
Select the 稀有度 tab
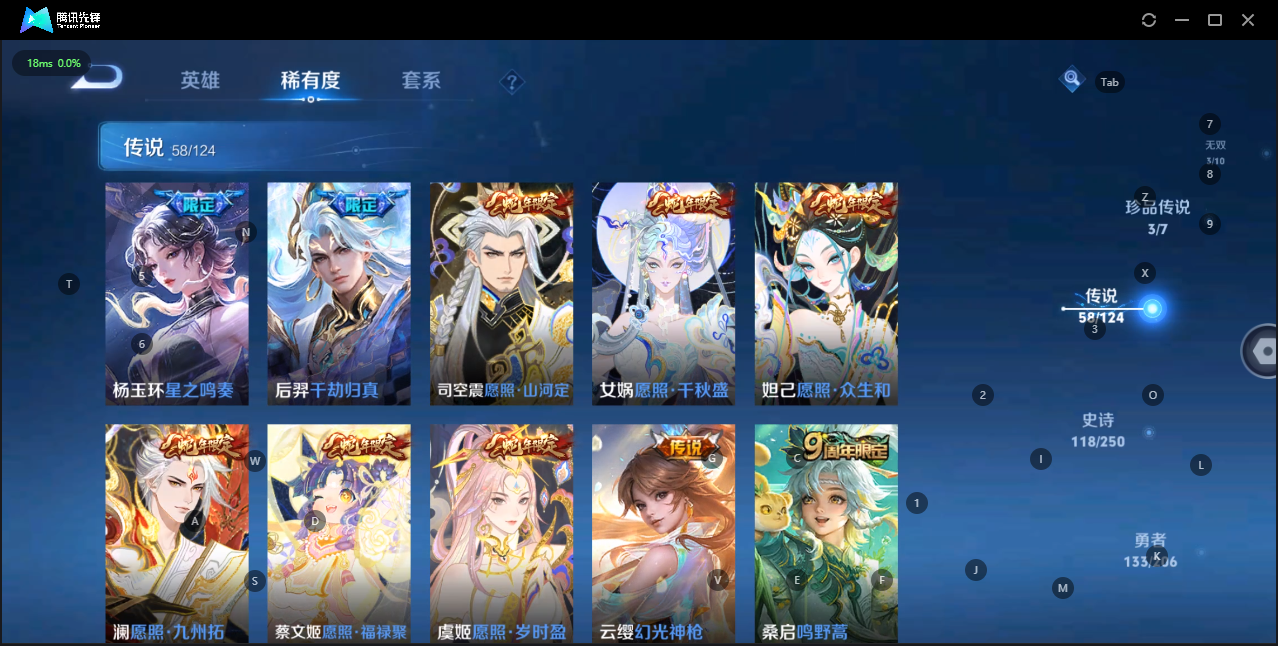coord(310,81)
